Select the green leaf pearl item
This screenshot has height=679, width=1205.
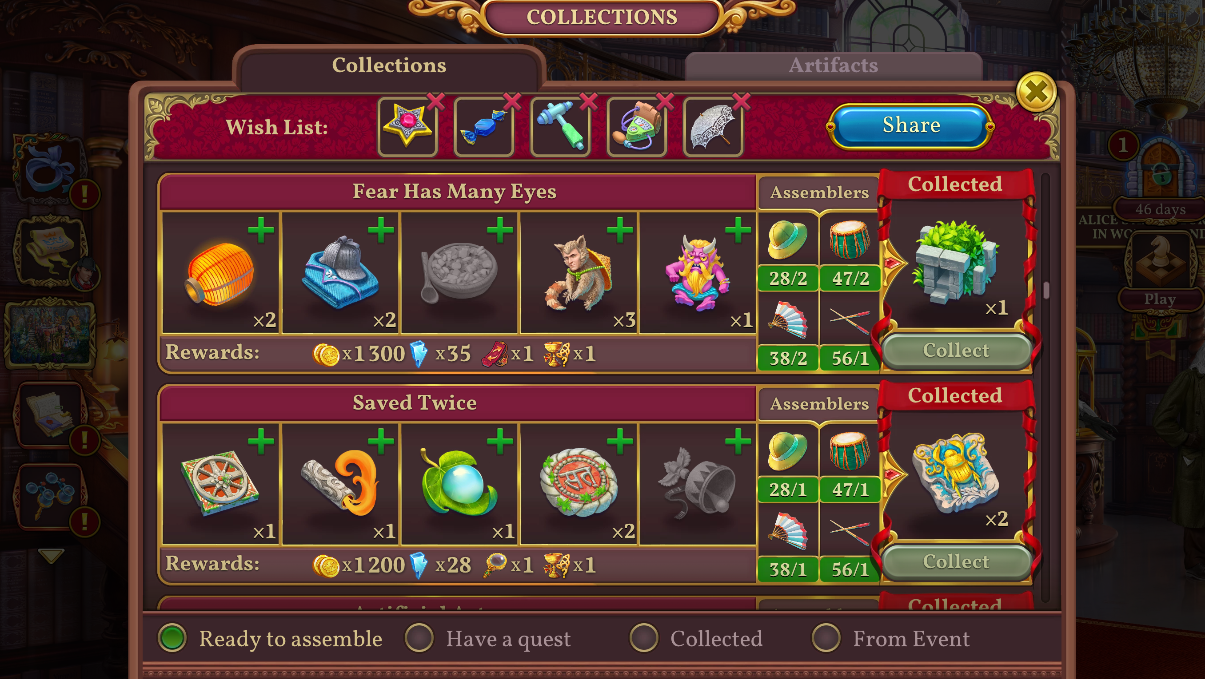(x=458, y=485)
